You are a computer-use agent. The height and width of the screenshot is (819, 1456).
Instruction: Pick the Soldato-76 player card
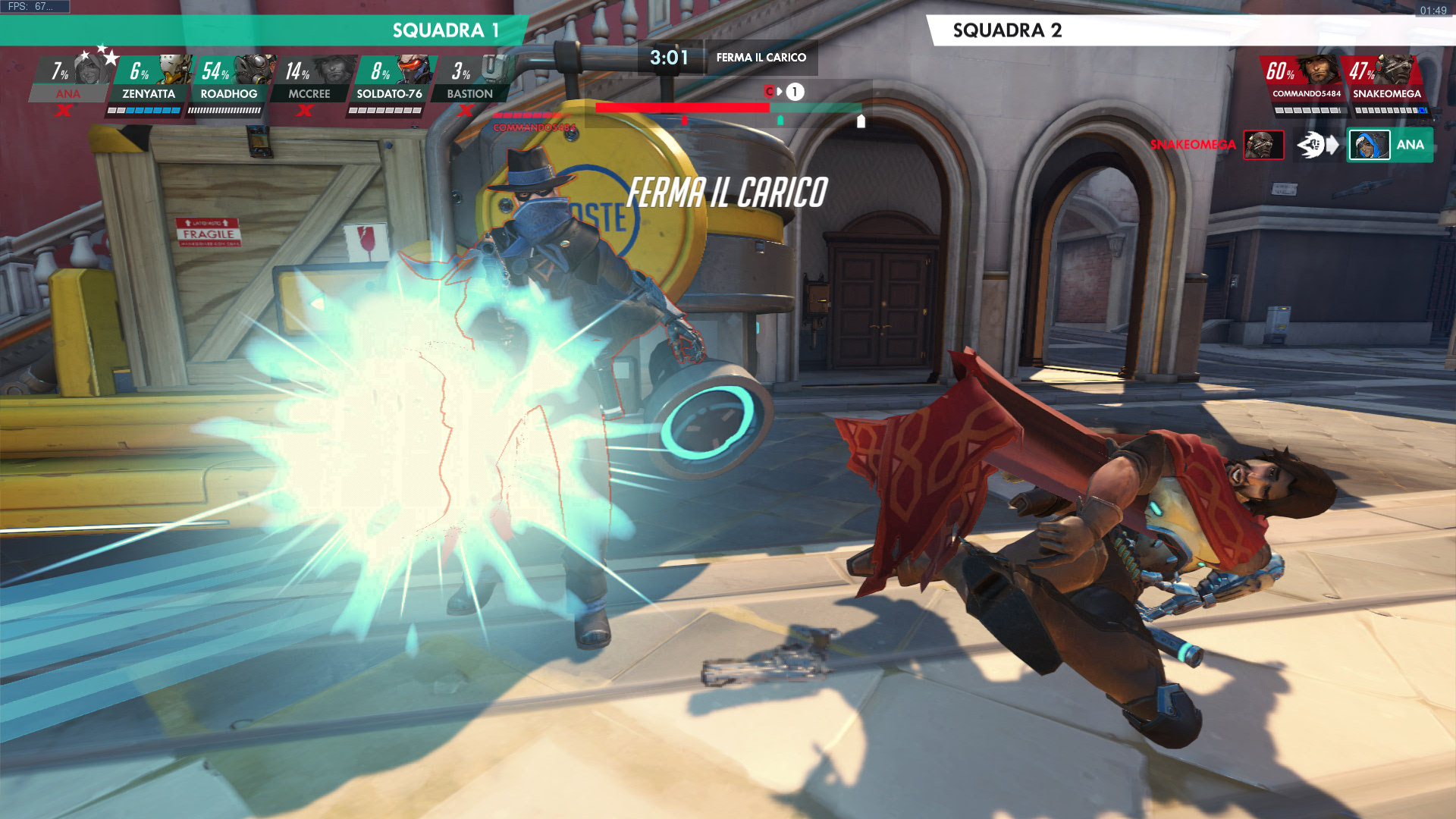[x=390, y=80]
